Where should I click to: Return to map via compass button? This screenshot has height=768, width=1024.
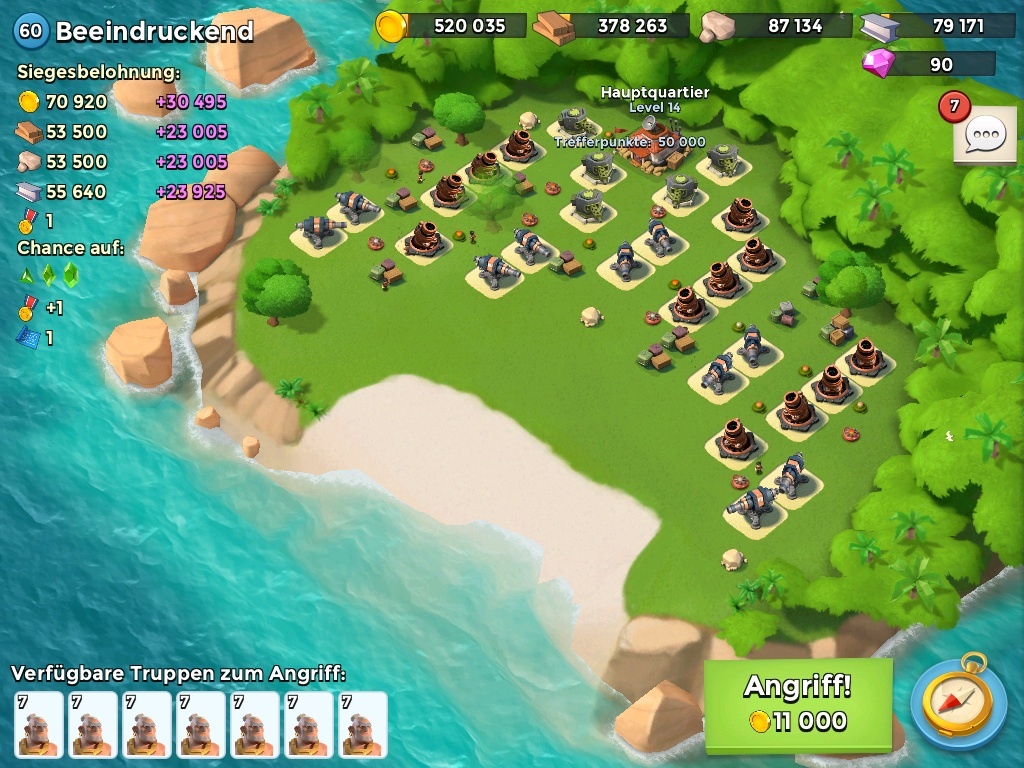(x=958, y=700)
